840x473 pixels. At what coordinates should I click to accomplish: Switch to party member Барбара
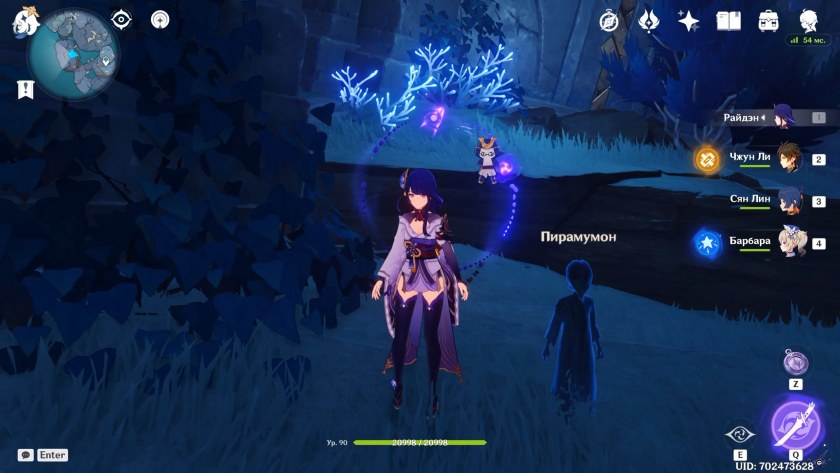pyautogui.click(x=790, y=242)
